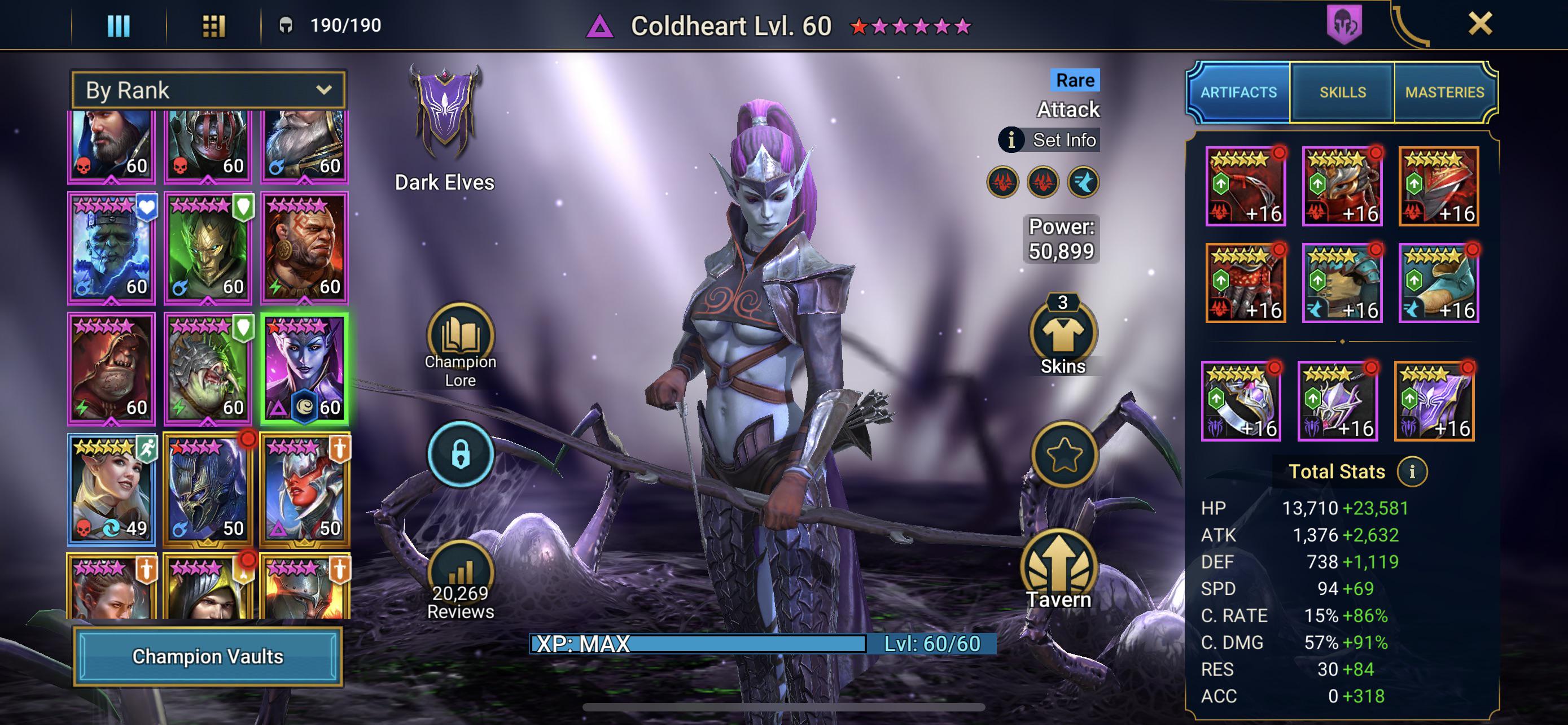This screenshot has width=1568, height=725.
Task: Switch to the Skills tab
Action: point(1342,93)
